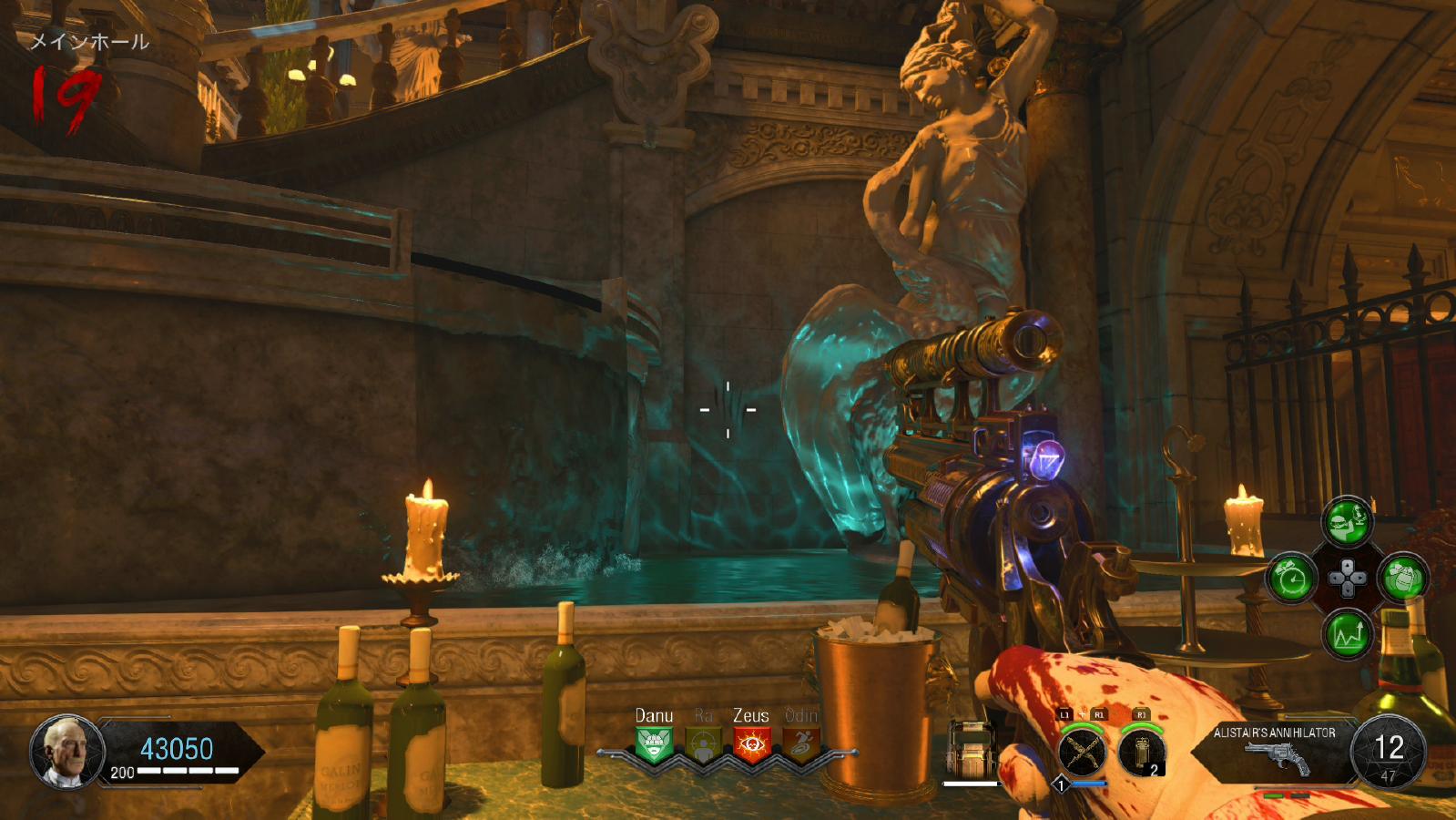This screenshot has width=1456, height=820.
Task: Select the Zeus perk icon
Action: coord(751,745)
